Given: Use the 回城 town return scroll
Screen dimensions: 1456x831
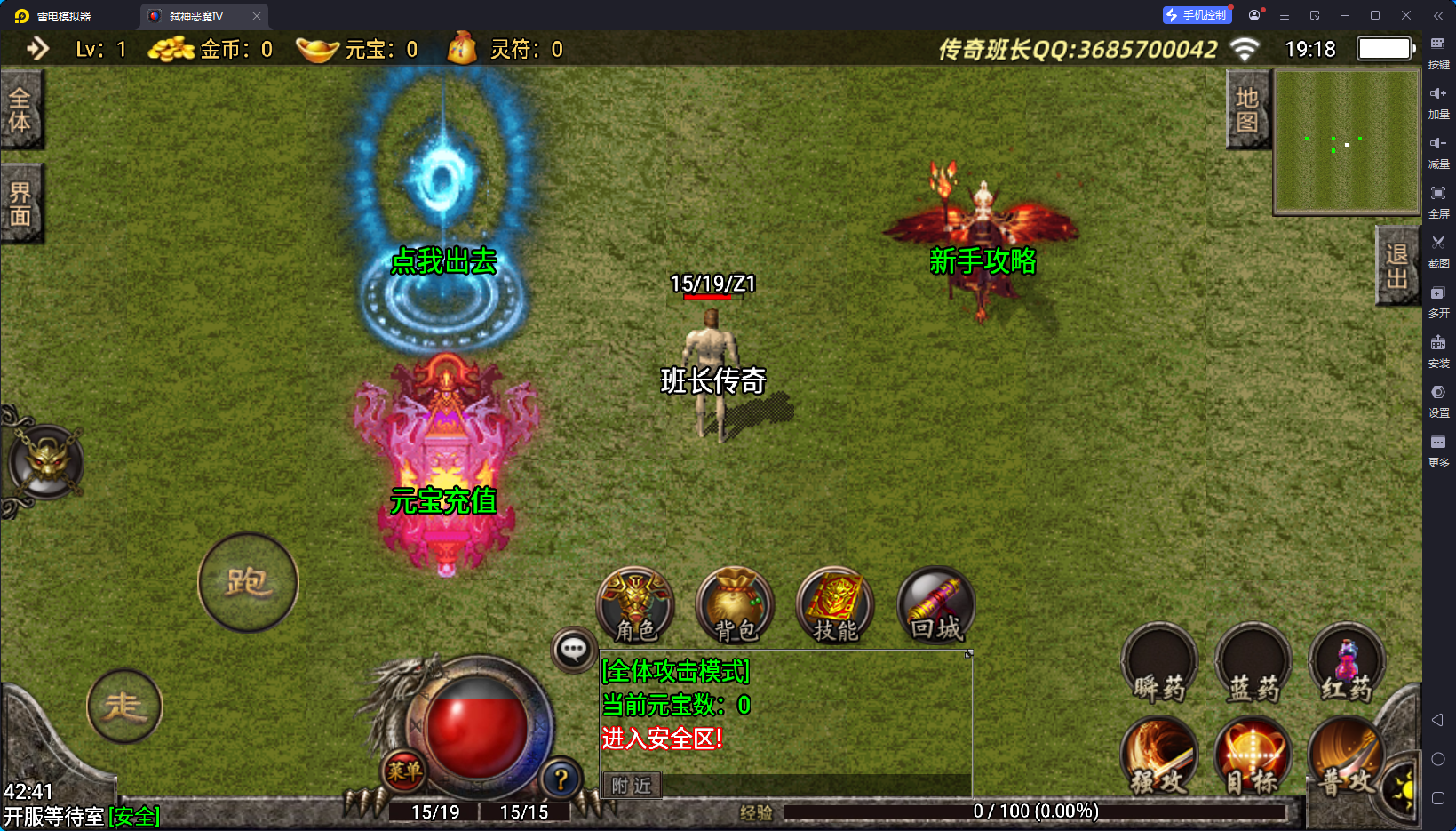Looking at the screenshot, I should click(x=935, y=605).
